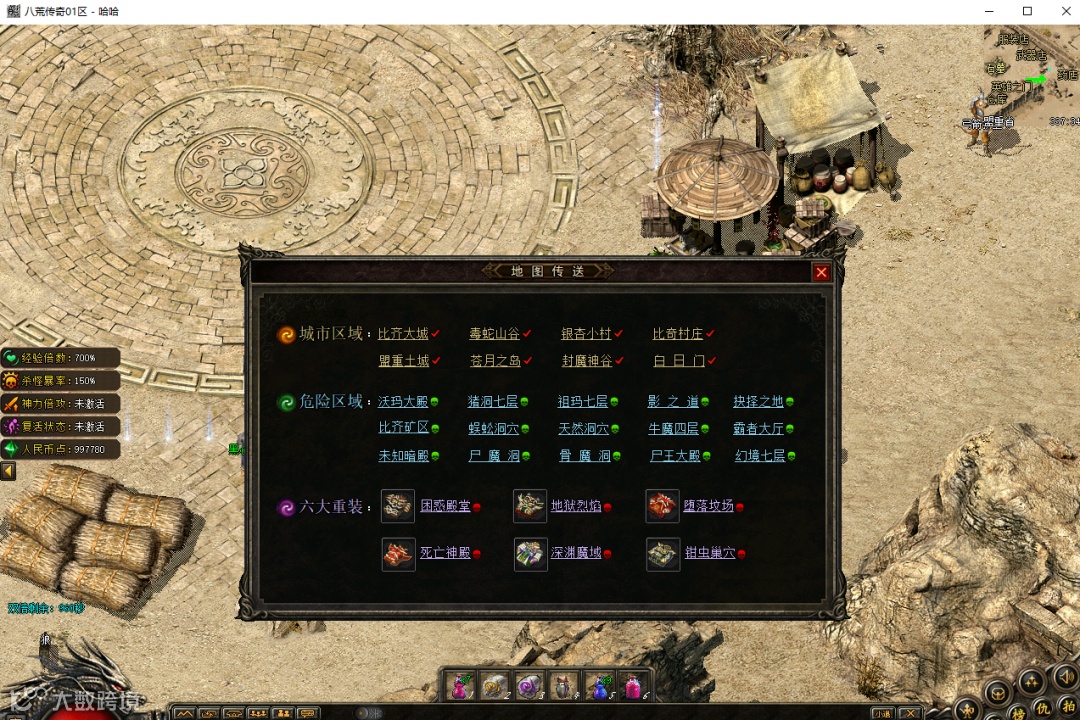Choose the 霸者大厅 destination
Viewport: 1080px width, 720px height.
pyautogui.click(x=758, y=429)
